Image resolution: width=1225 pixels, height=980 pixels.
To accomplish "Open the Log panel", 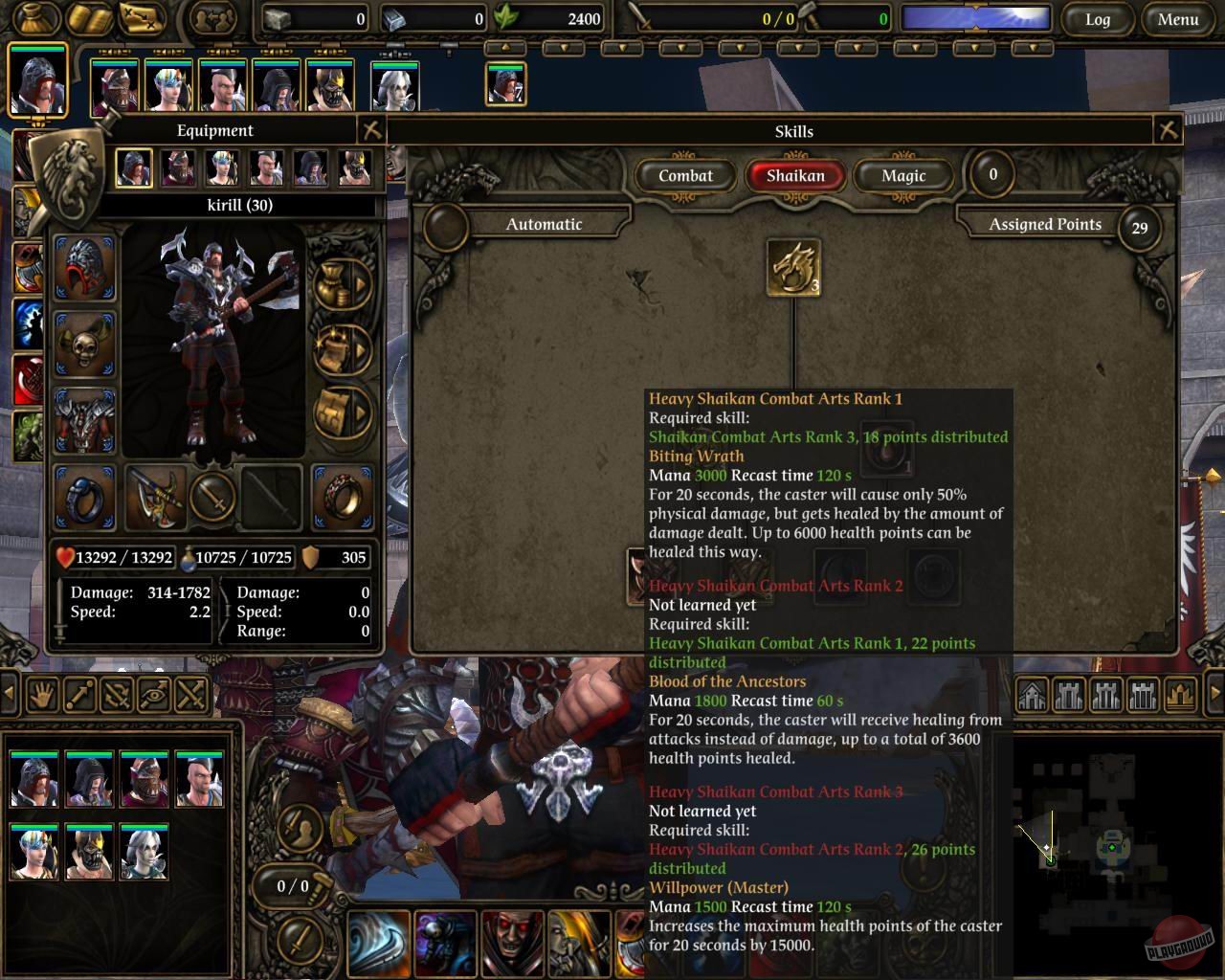I will click(1099, 19).
